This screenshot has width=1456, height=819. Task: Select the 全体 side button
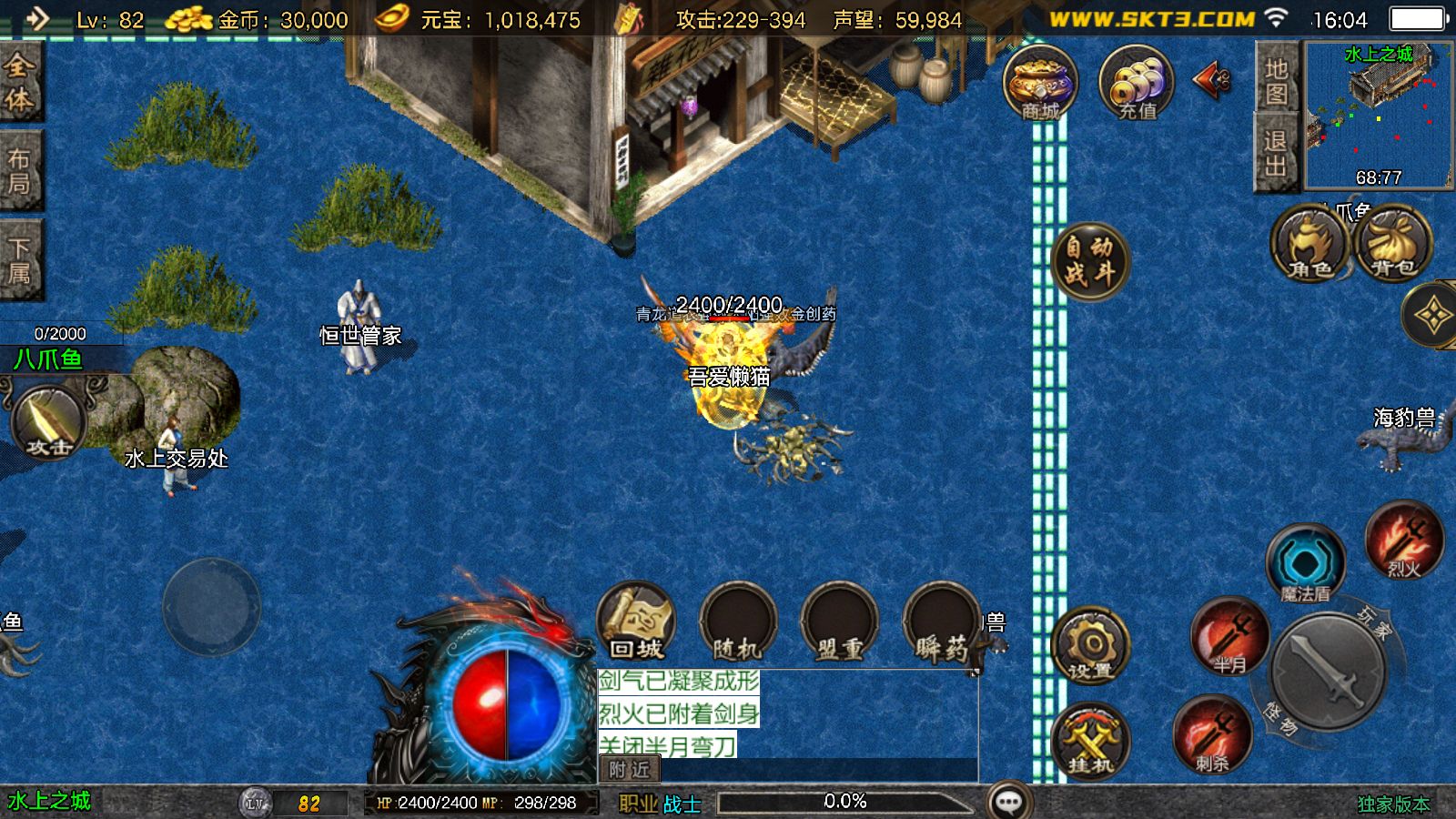[x=20, y=82]
